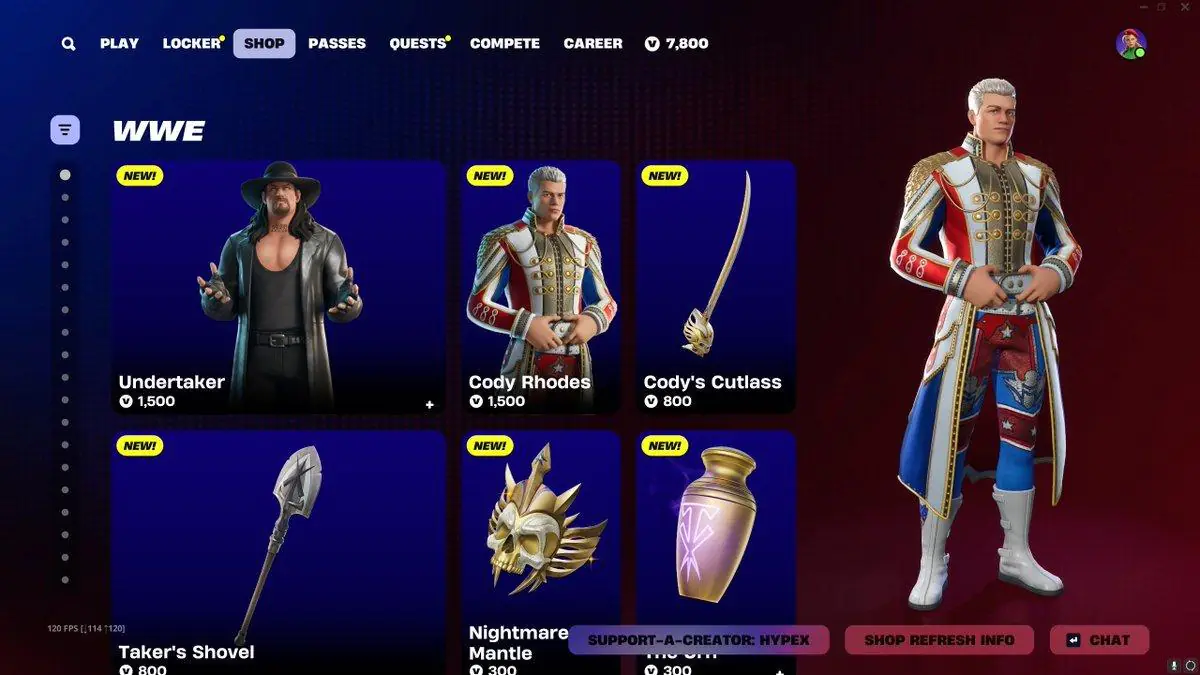Viewport: 1200px width, 675px height.
Task: Select the Shop tab
Action: pyautogui.click(x=264, y=44)
